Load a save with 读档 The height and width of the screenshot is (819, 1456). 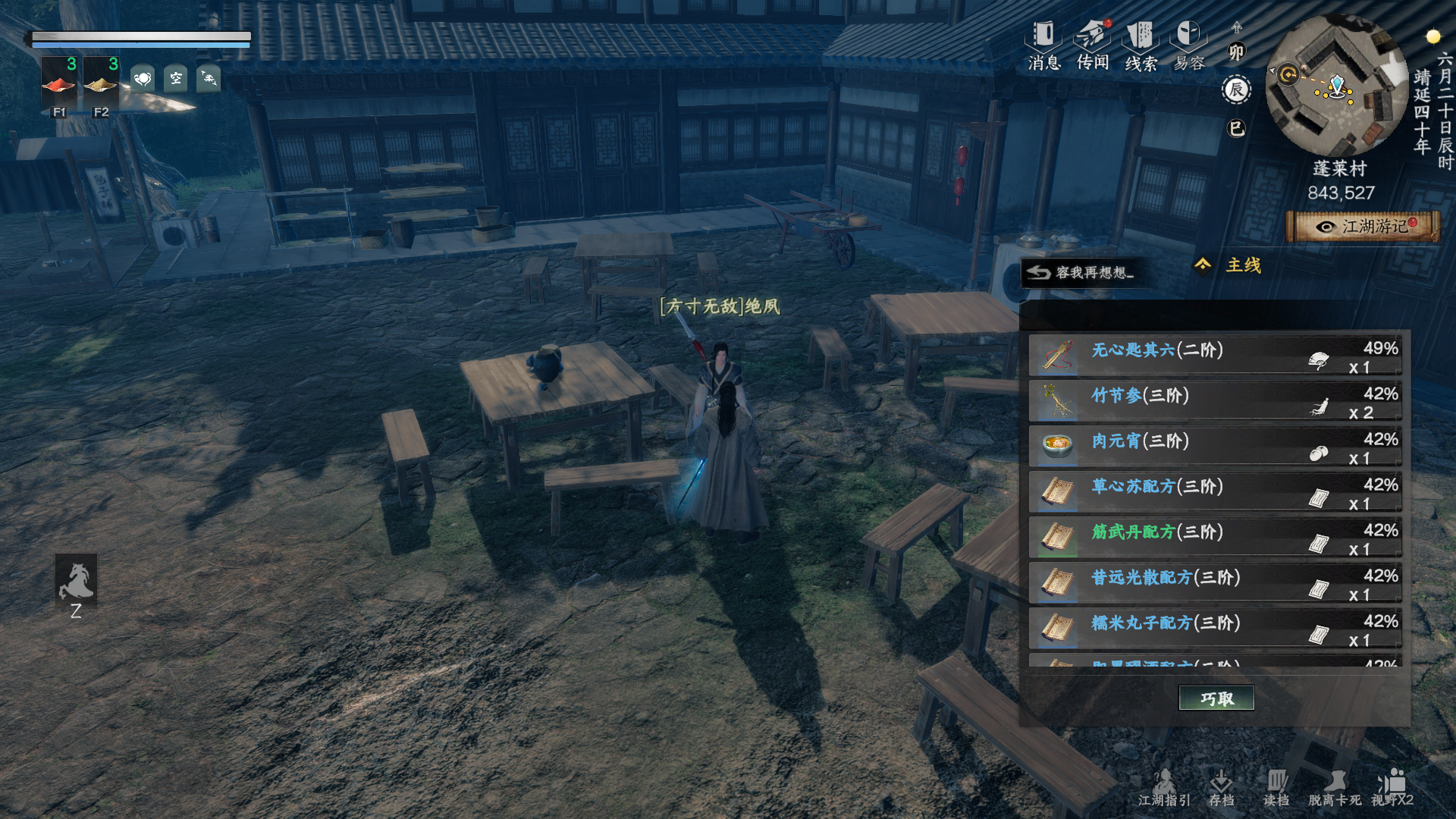tap(1276, 788)
